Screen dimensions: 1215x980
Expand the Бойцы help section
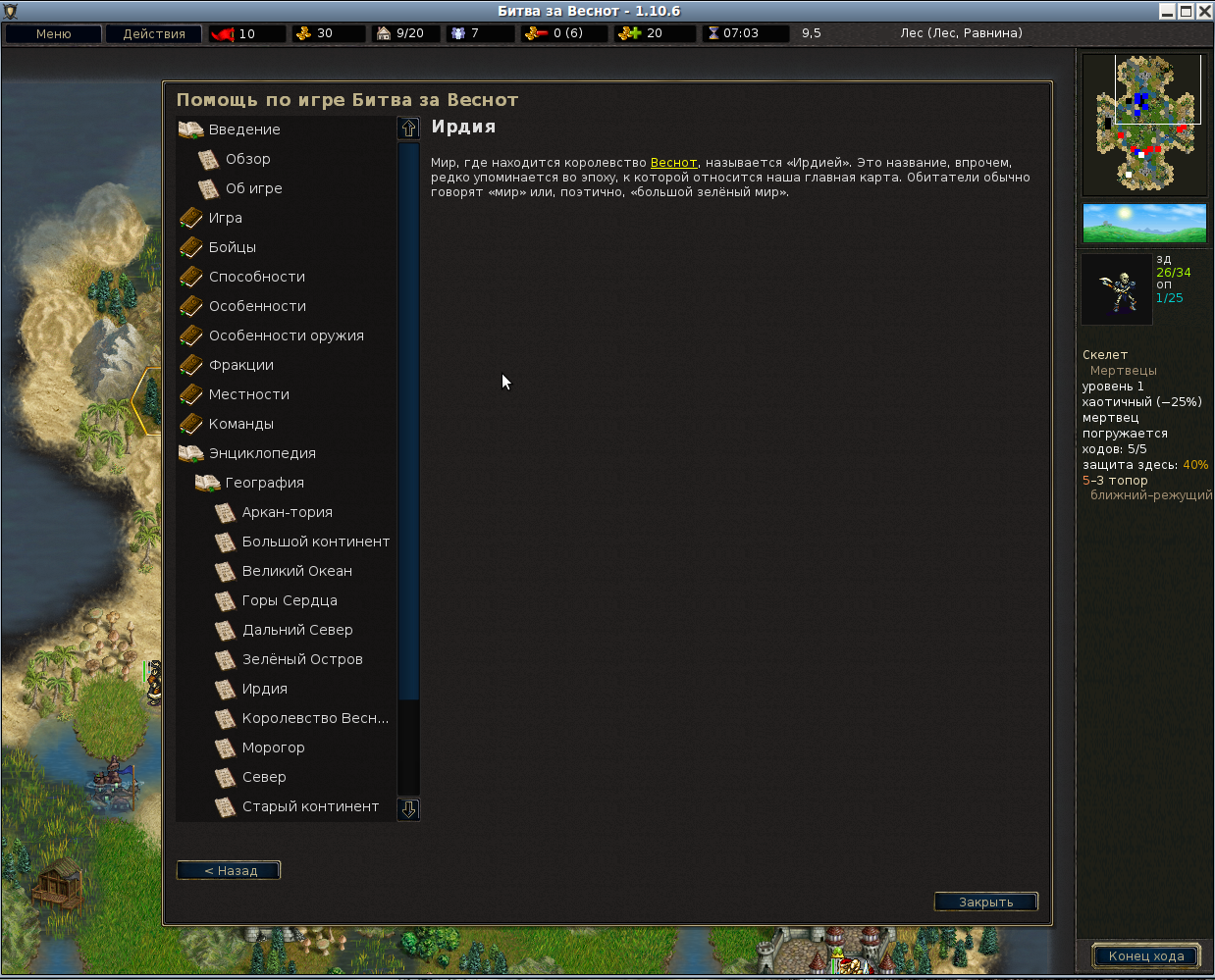click(x=232, y=247)
